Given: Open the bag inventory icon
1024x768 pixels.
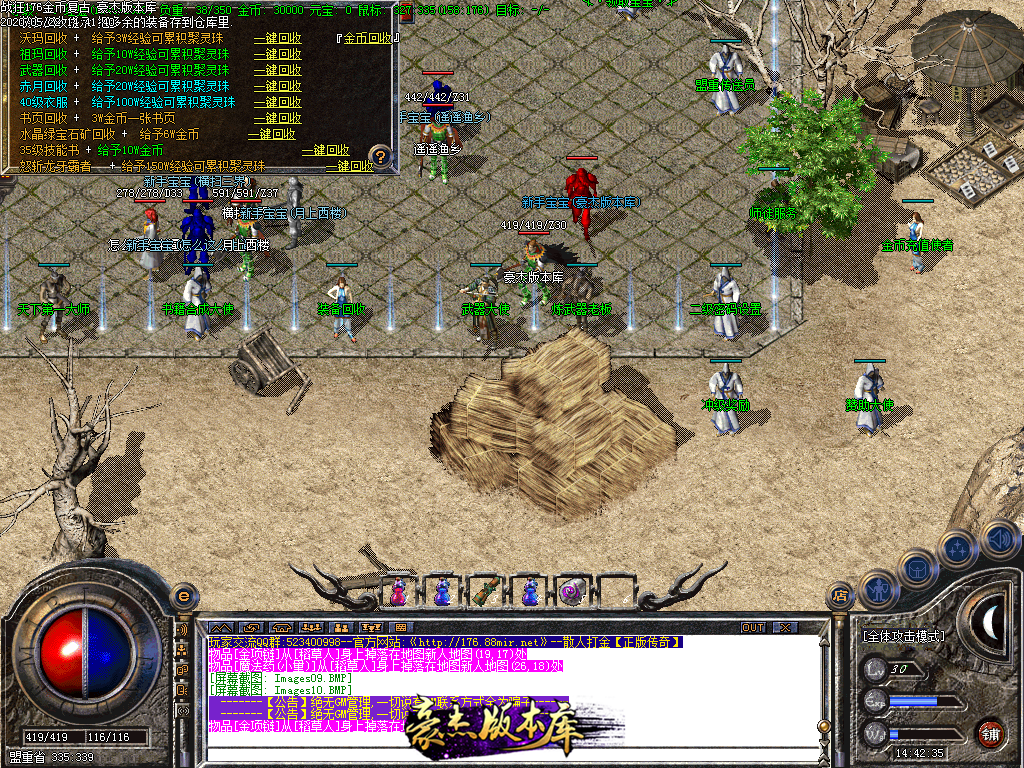Looking at the screenshot, I should pyautogui.click(x=916, y=566).
